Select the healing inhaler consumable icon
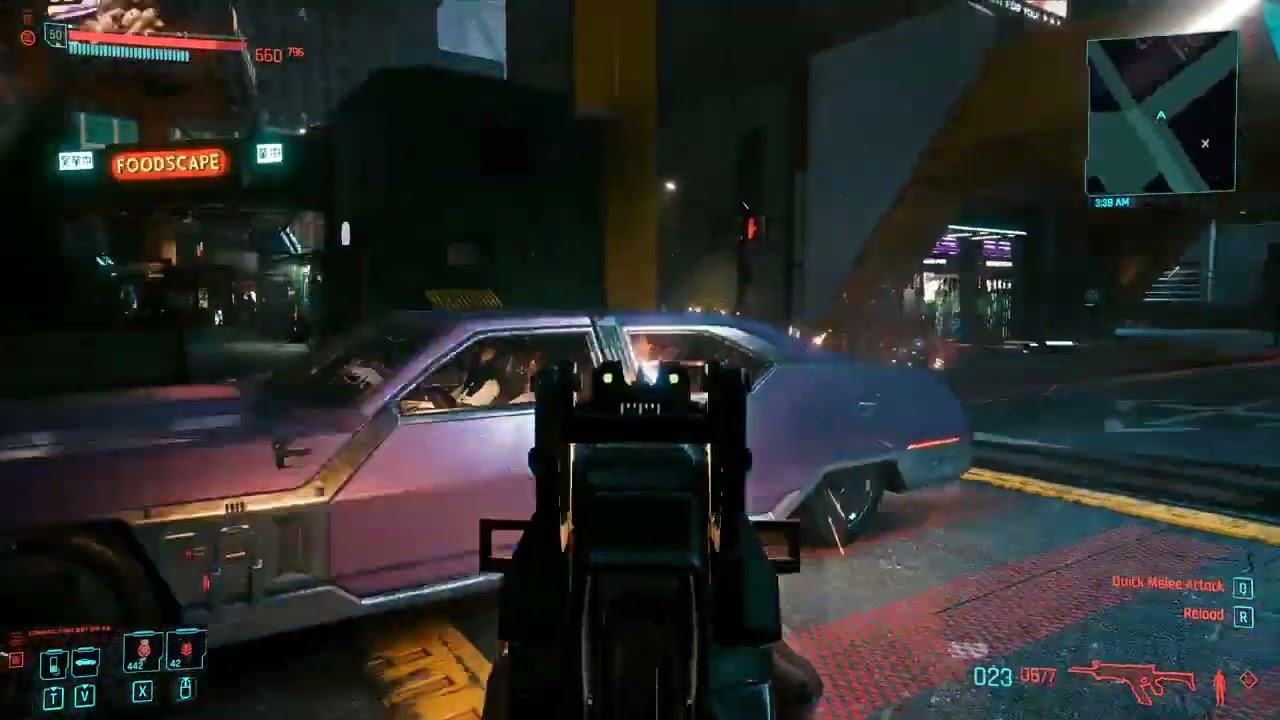The image size is (1280, 720). tap(141, 648)
